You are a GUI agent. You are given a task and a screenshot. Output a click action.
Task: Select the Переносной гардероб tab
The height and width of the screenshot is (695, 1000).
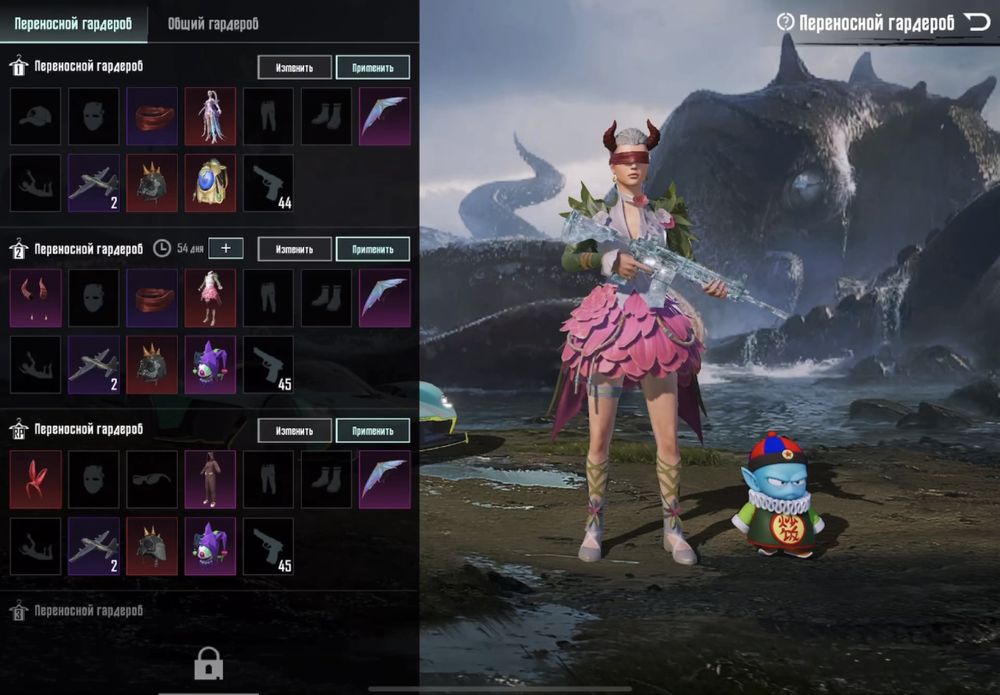72,23
